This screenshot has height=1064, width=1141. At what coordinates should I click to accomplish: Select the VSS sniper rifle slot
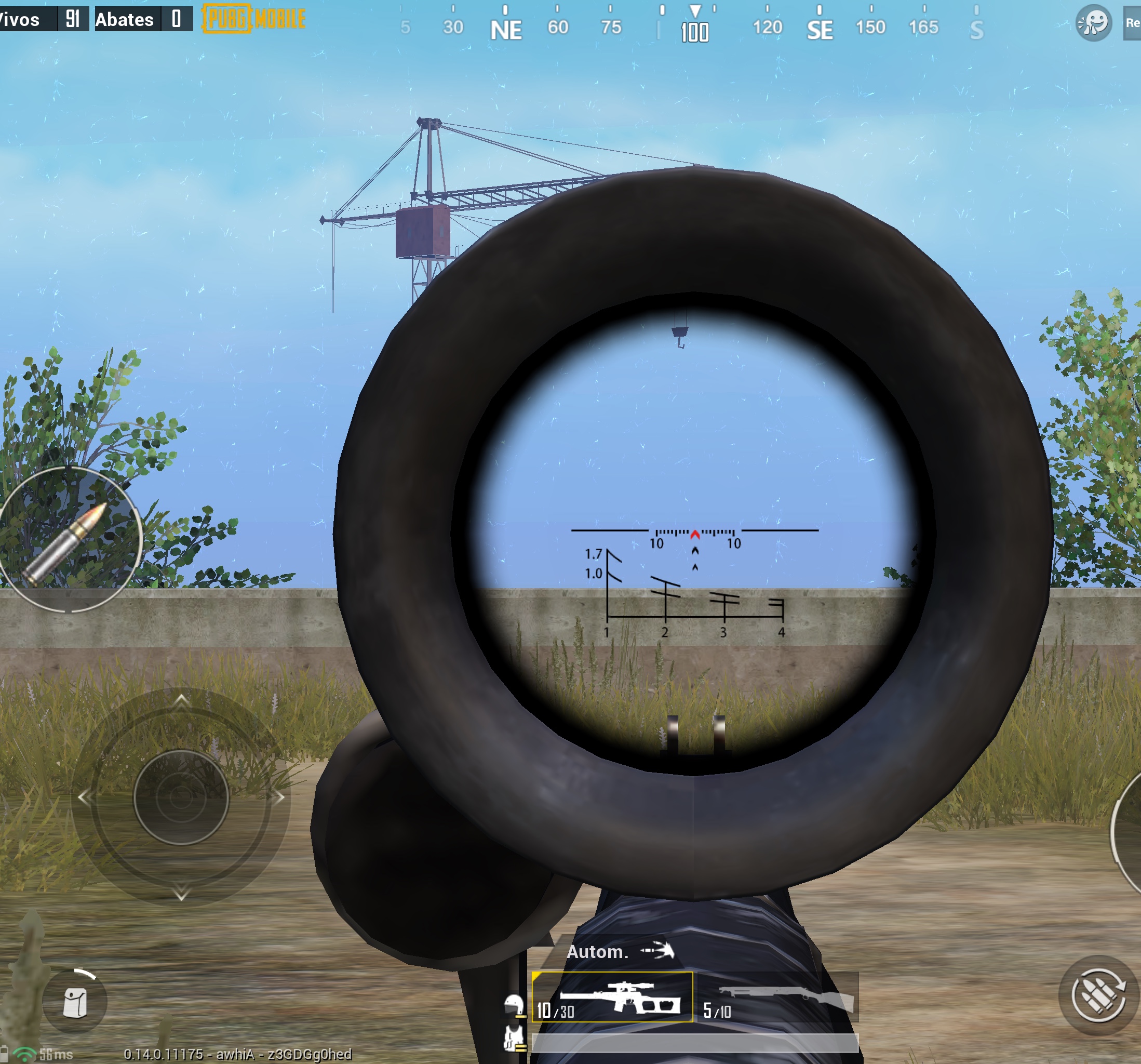pyautogui.click(x=612, y=997)
